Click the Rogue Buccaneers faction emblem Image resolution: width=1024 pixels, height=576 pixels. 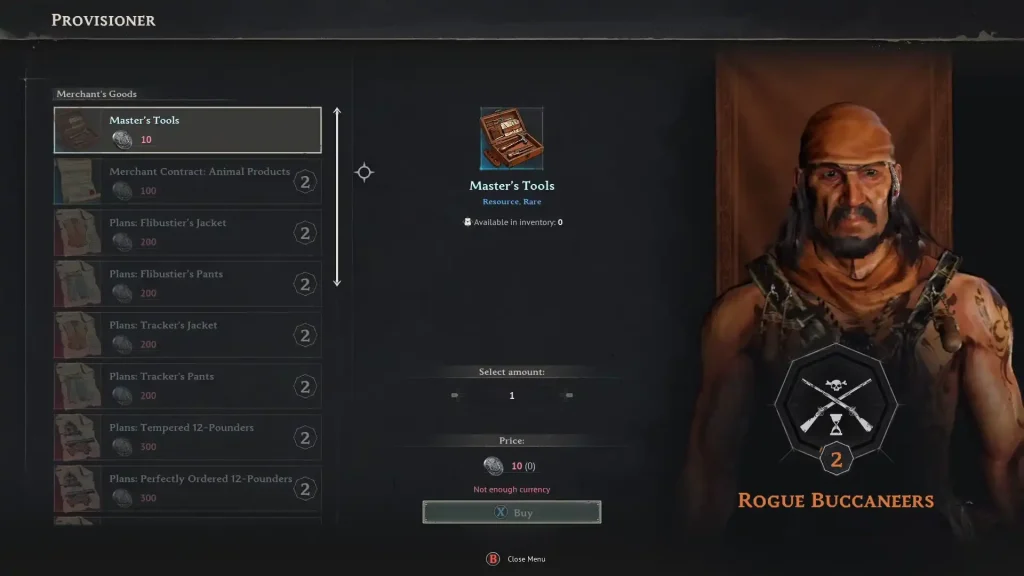(x=836, y=405)
